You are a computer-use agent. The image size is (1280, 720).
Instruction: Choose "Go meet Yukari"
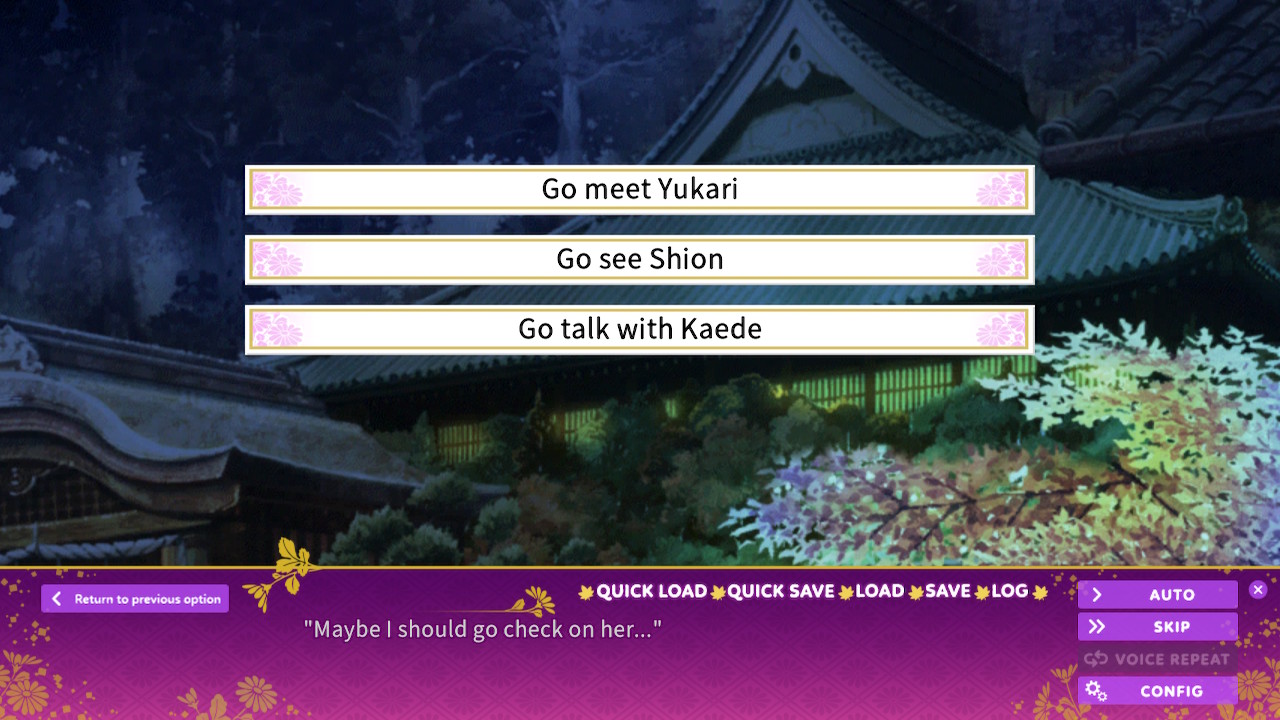(x=639, y=189)
